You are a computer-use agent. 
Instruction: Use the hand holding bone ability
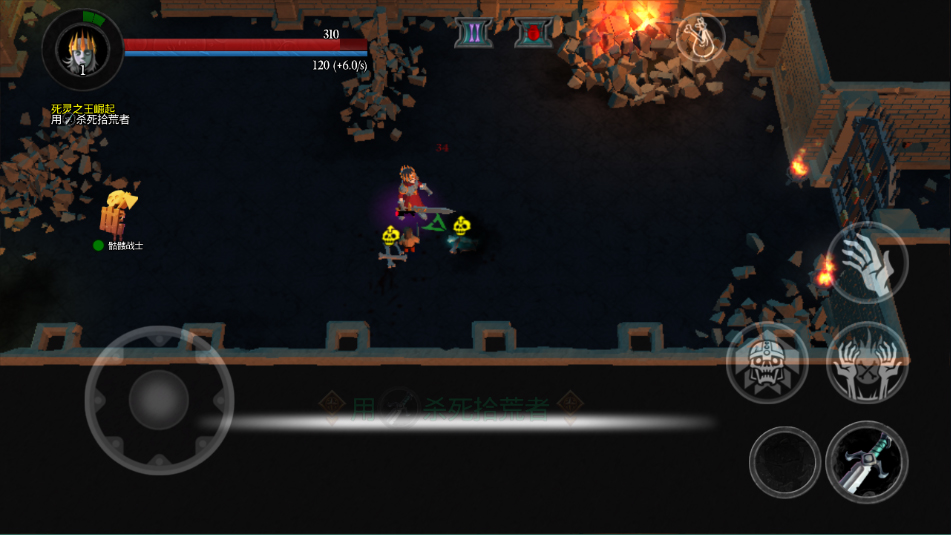pos(700,37)
